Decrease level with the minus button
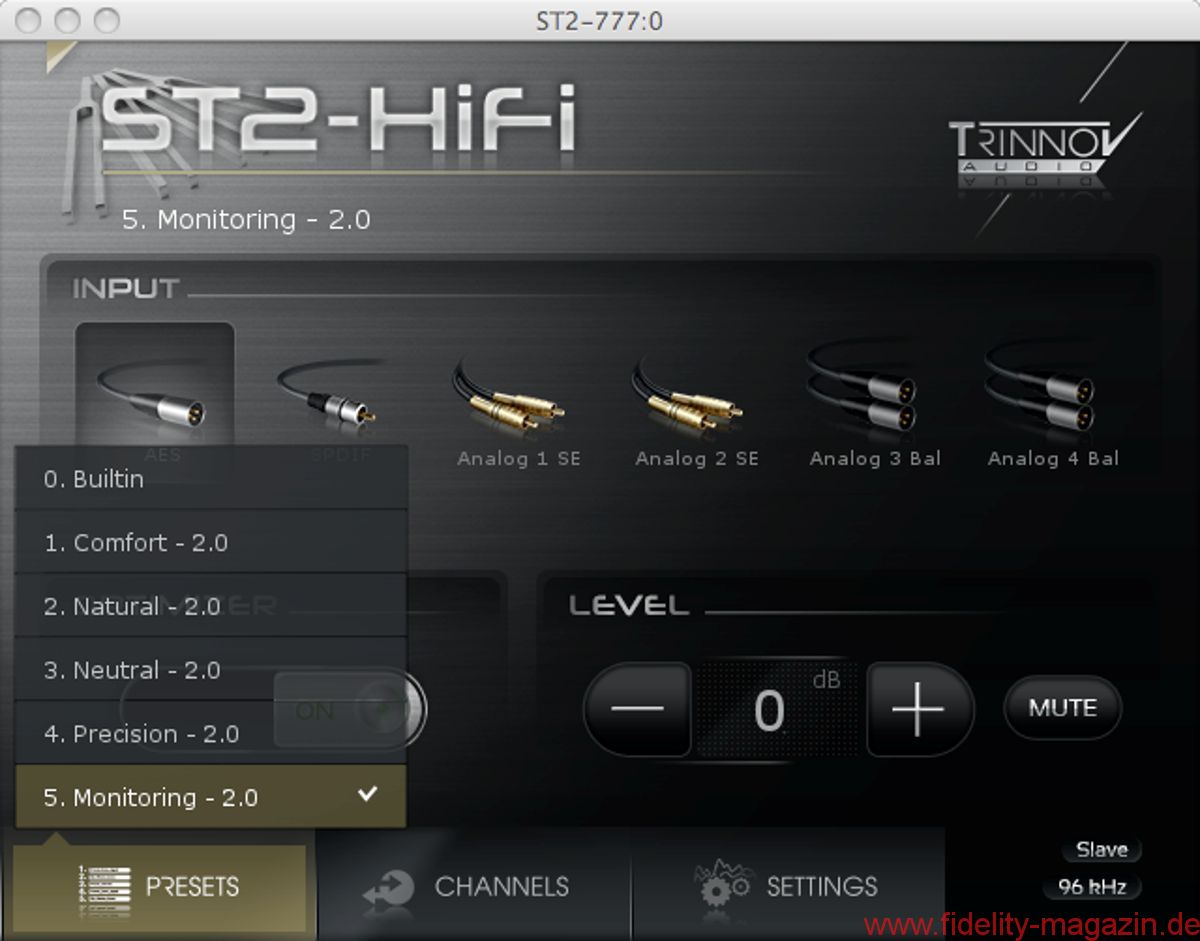Screen dimensions: 1200x941 click(636, 709)
